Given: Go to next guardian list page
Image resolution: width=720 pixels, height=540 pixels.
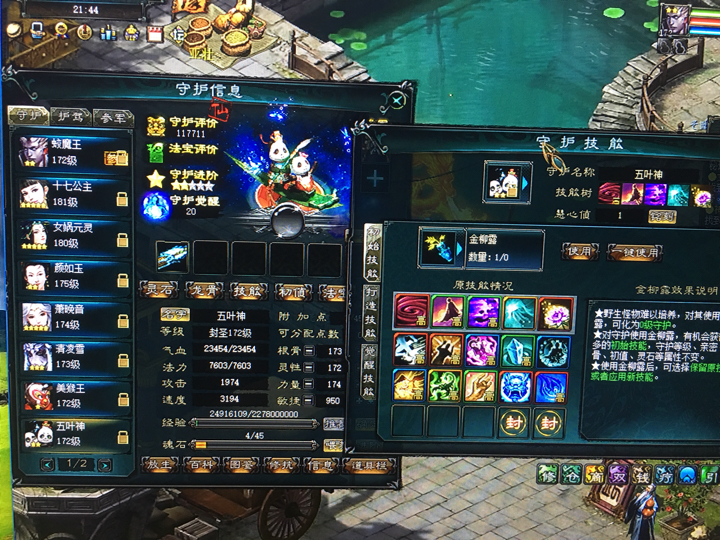Looking at the screenshot, I should pos(105,465).
